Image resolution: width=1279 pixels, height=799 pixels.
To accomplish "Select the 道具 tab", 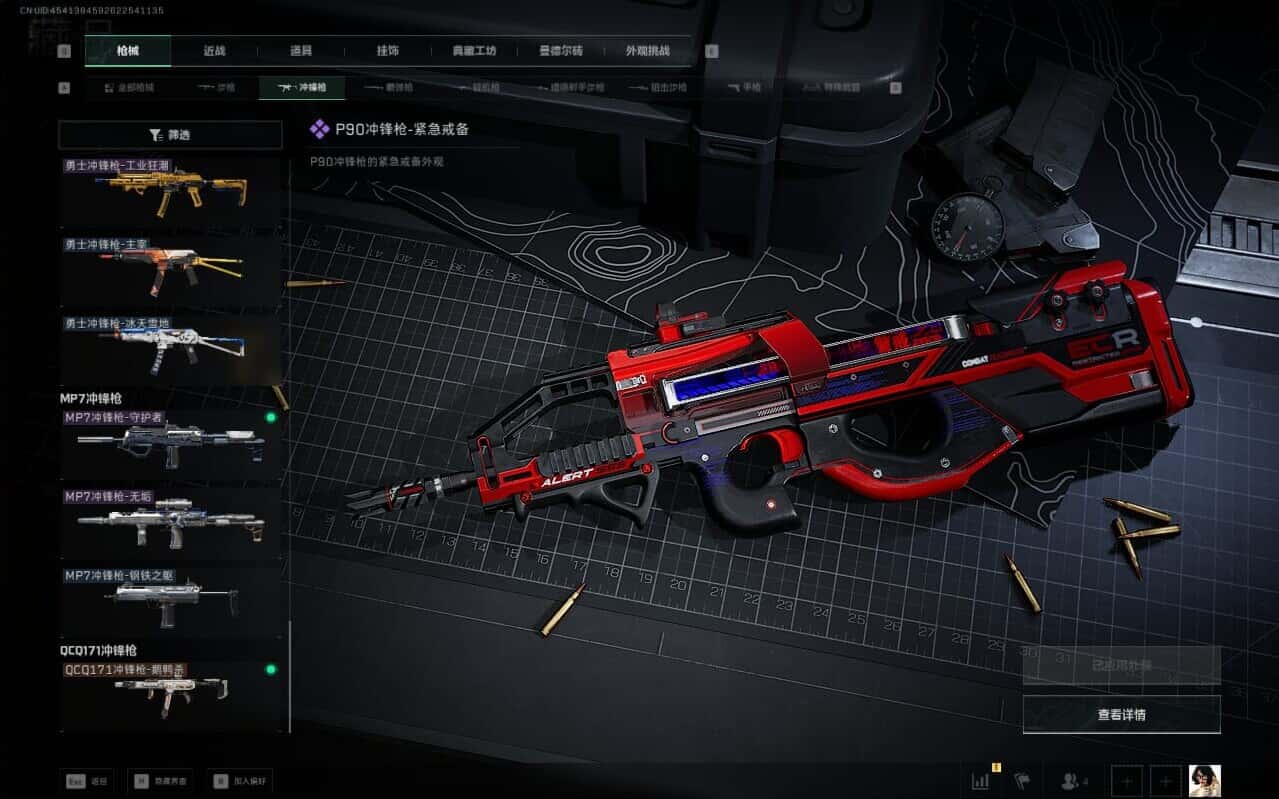I will [x=301, y=51].
